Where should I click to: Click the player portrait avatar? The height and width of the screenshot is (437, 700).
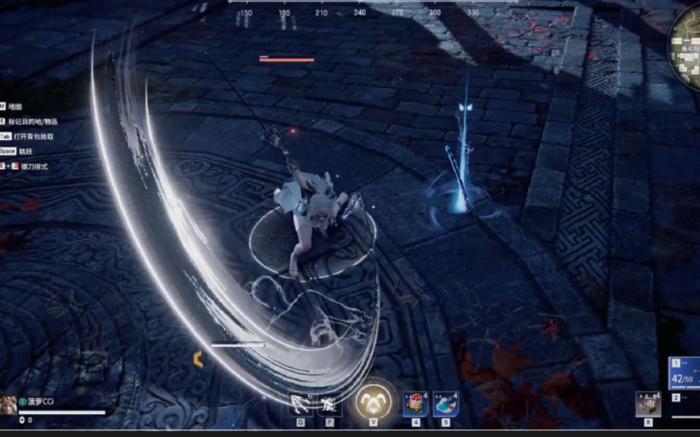point(8,404)
